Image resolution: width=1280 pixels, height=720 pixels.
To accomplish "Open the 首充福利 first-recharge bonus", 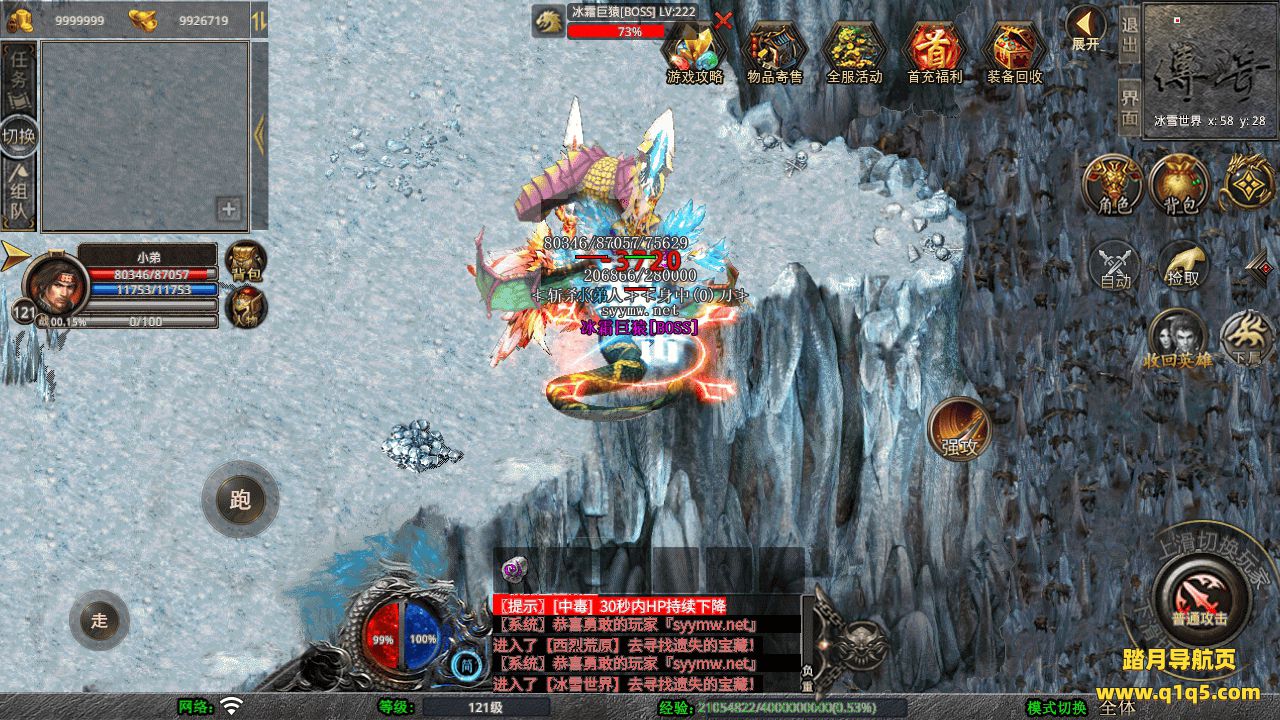I will (934, 50).
